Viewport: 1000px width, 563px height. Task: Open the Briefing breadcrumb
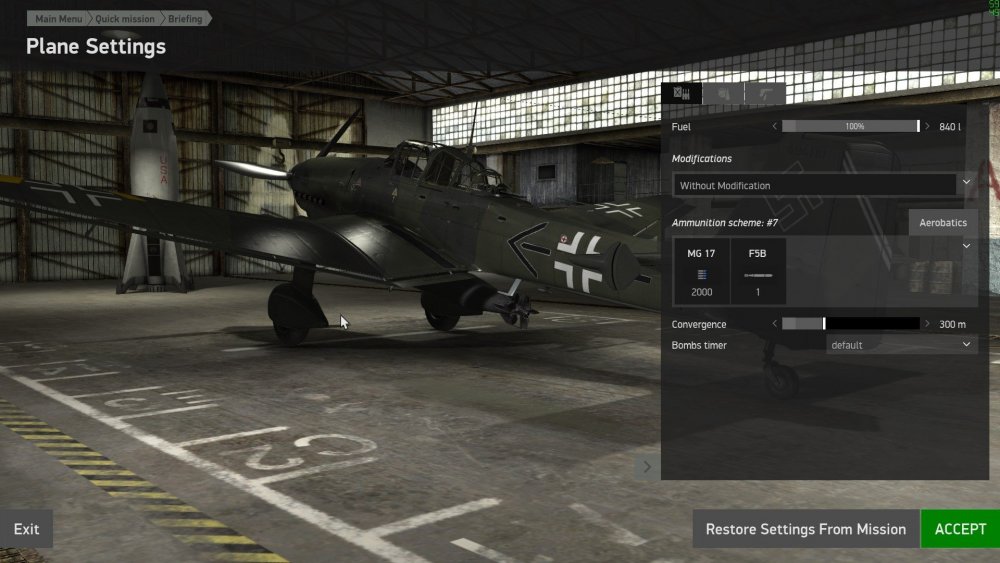point(184,19)
